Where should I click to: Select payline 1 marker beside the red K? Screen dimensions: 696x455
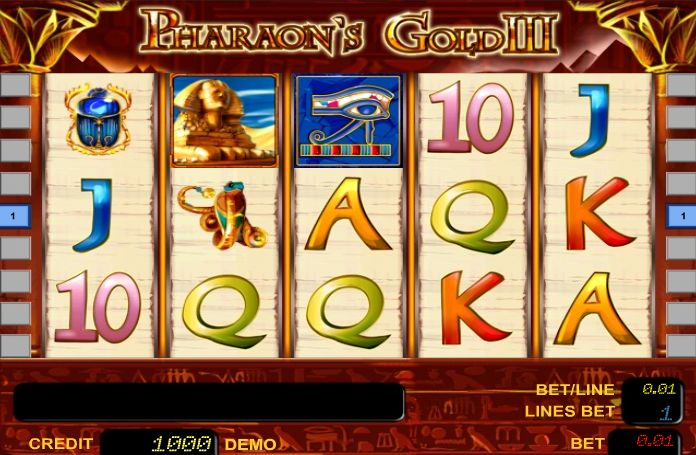[x=682, y=215]
